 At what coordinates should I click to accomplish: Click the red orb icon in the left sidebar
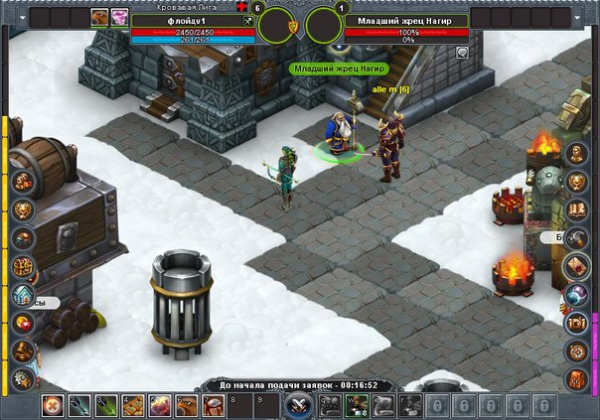pyautogui.click(x=22, y=323)
